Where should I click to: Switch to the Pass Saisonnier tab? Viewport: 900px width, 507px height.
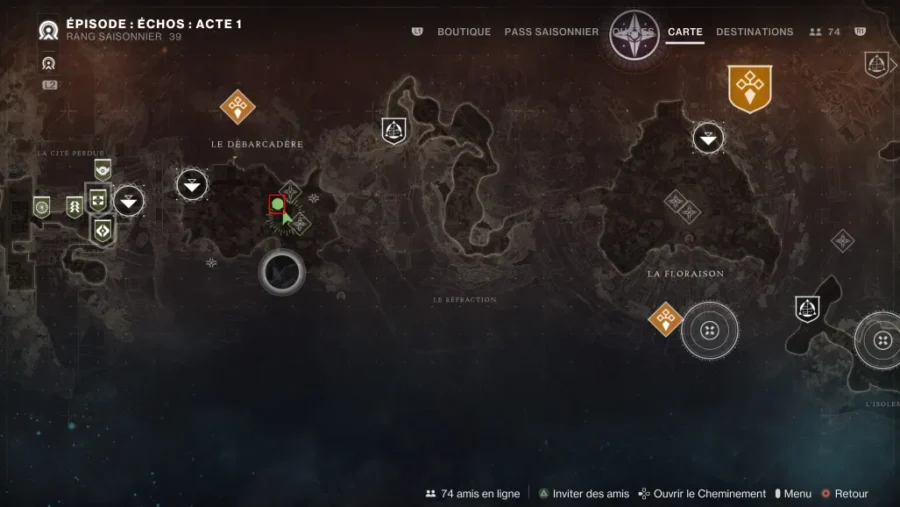(x=551, y=32)
